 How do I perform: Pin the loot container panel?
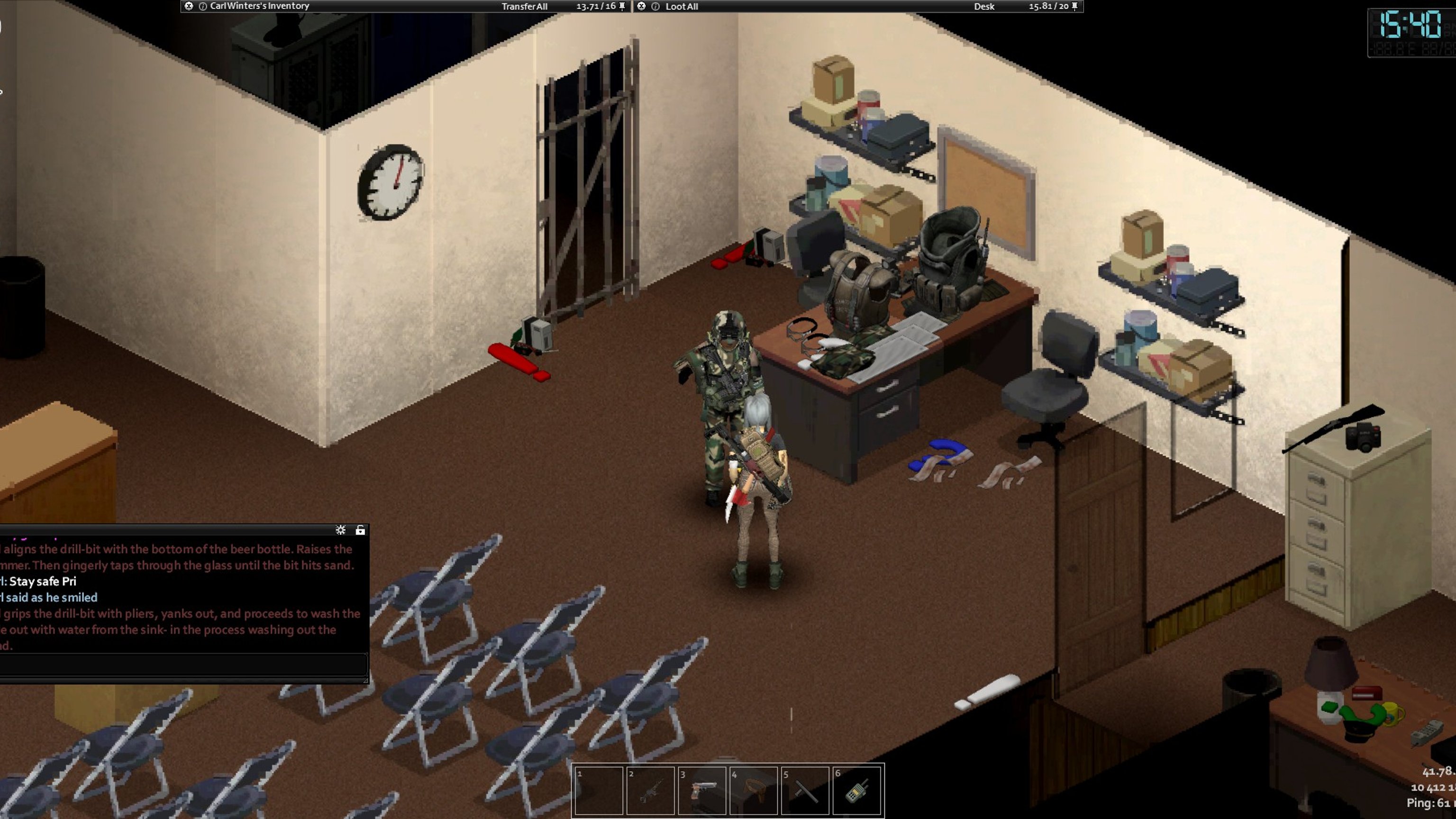coord(1074,6)
